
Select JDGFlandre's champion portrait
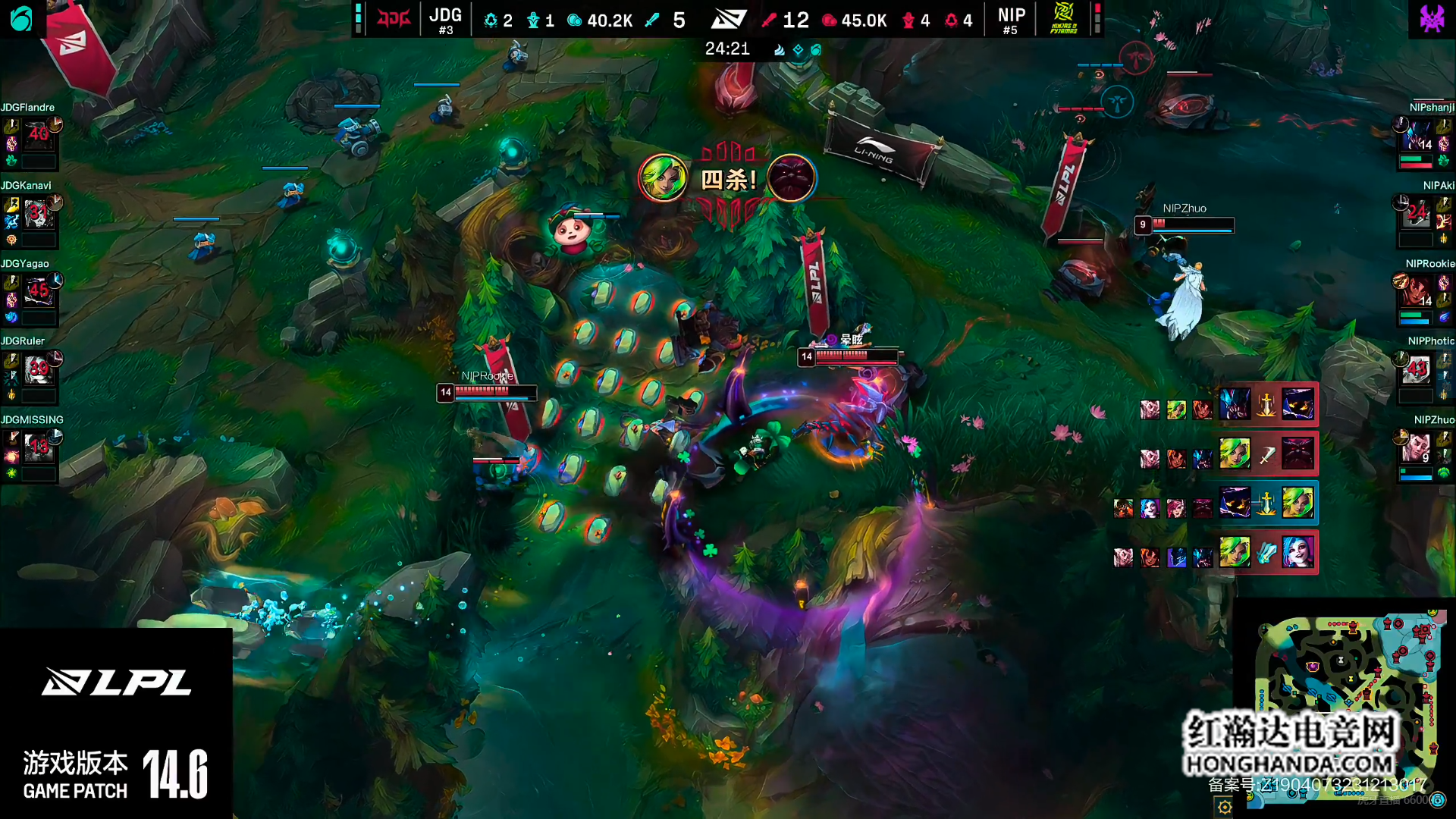point(38,135)
